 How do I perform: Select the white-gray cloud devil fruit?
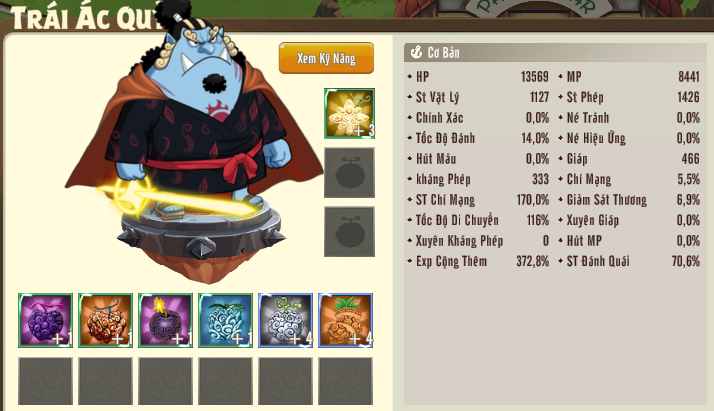click(x=285, y=320)
